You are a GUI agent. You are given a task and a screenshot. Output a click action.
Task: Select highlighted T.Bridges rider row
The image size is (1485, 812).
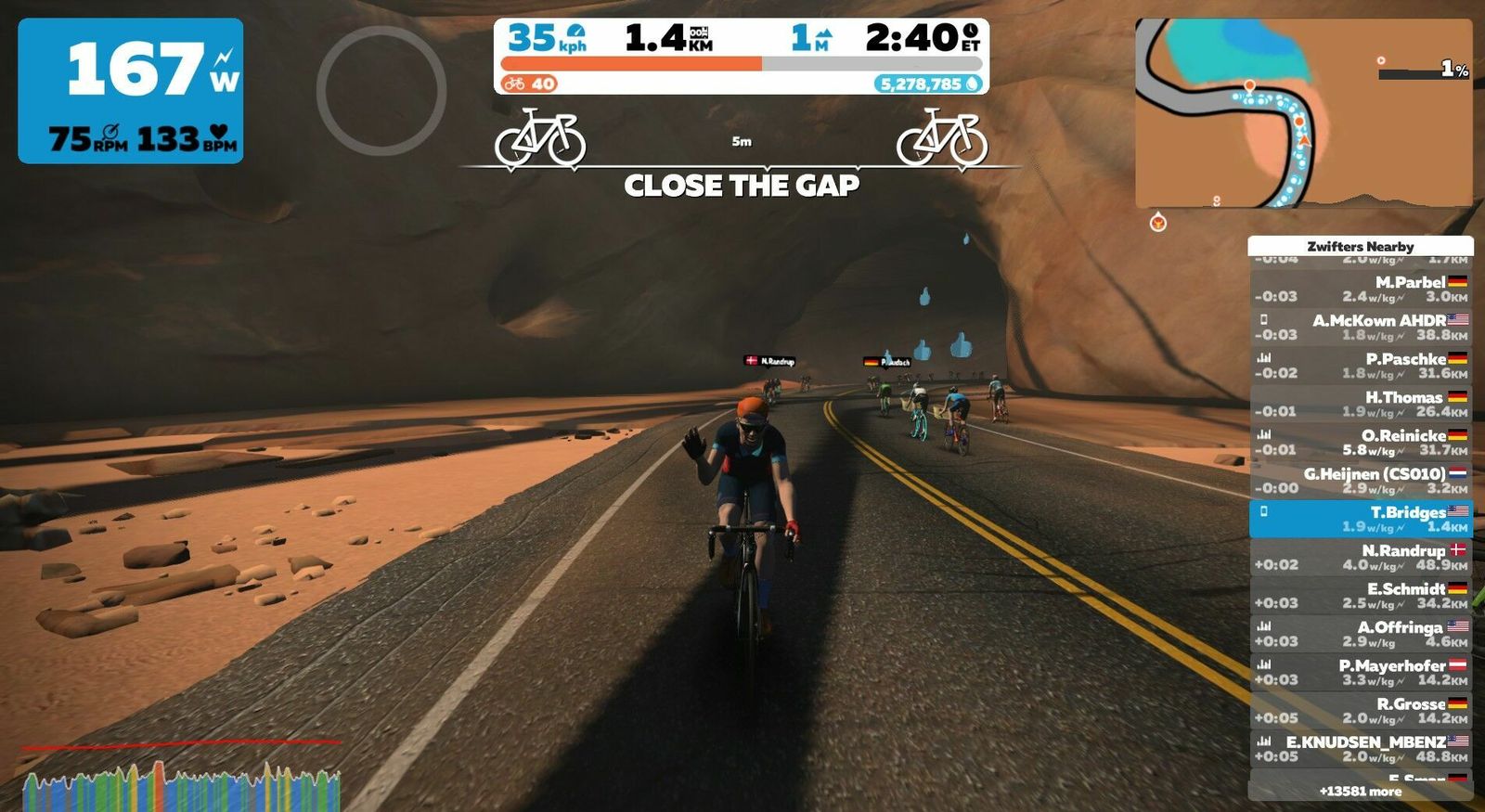click(1360, 519)
